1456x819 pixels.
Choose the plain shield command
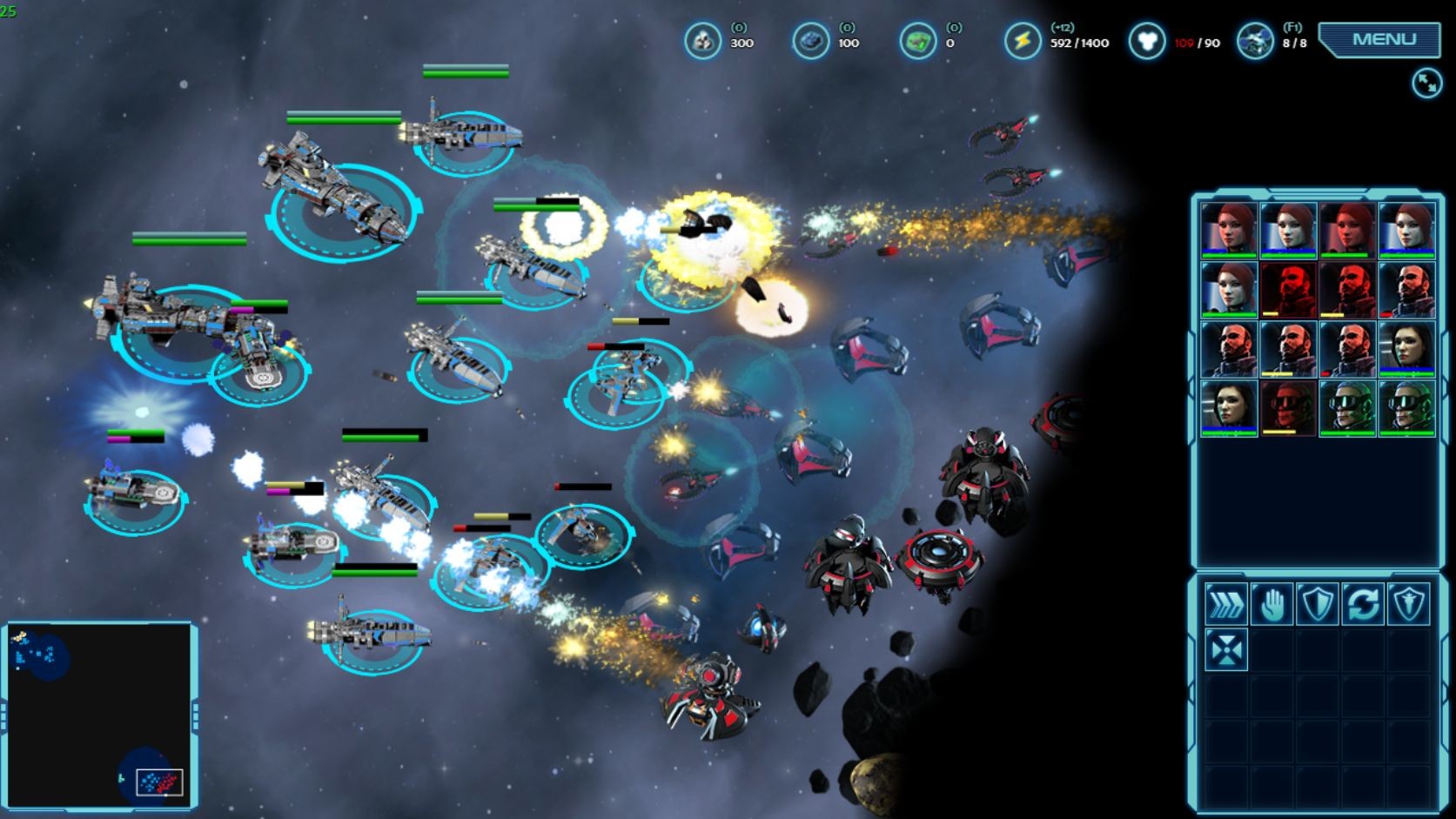pyautogui.click(x=1317, y=604)
